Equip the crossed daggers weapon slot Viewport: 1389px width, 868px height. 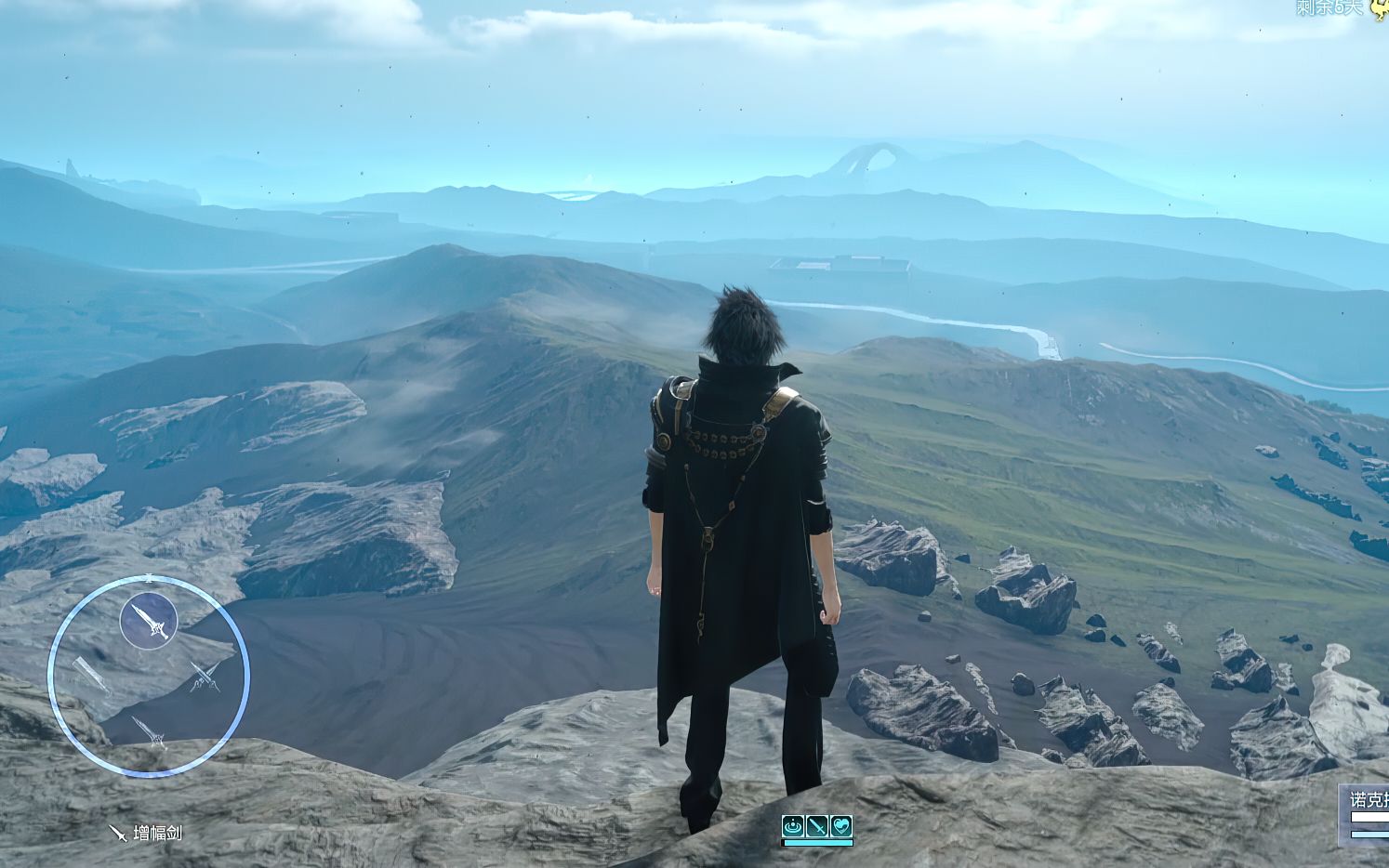(205, 677)
